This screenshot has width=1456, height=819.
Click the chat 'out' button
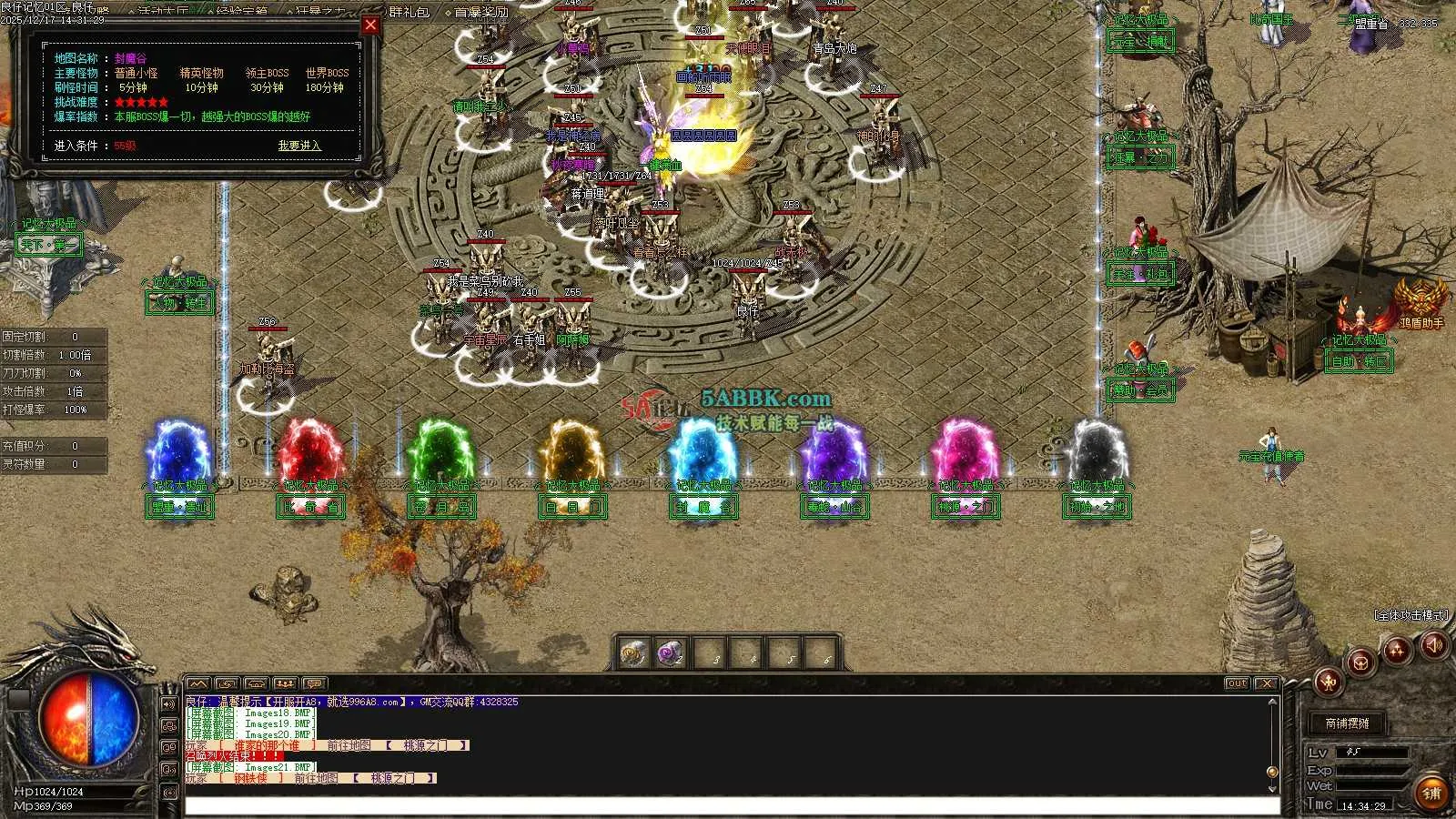tap(1236, 683)
